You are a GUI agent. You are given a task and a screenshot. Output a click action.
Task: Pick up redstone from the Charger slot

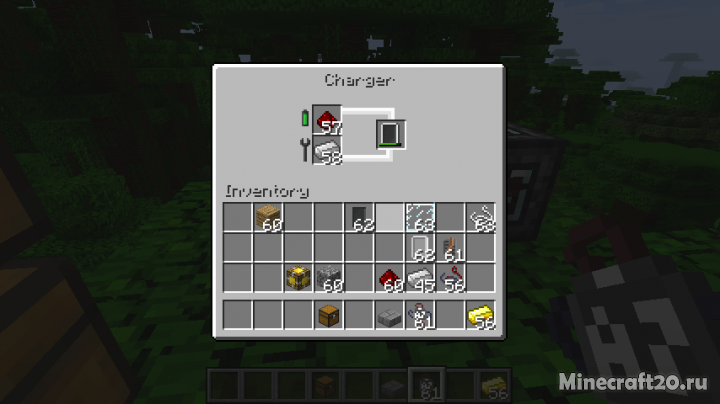click(x=327, y=120)
